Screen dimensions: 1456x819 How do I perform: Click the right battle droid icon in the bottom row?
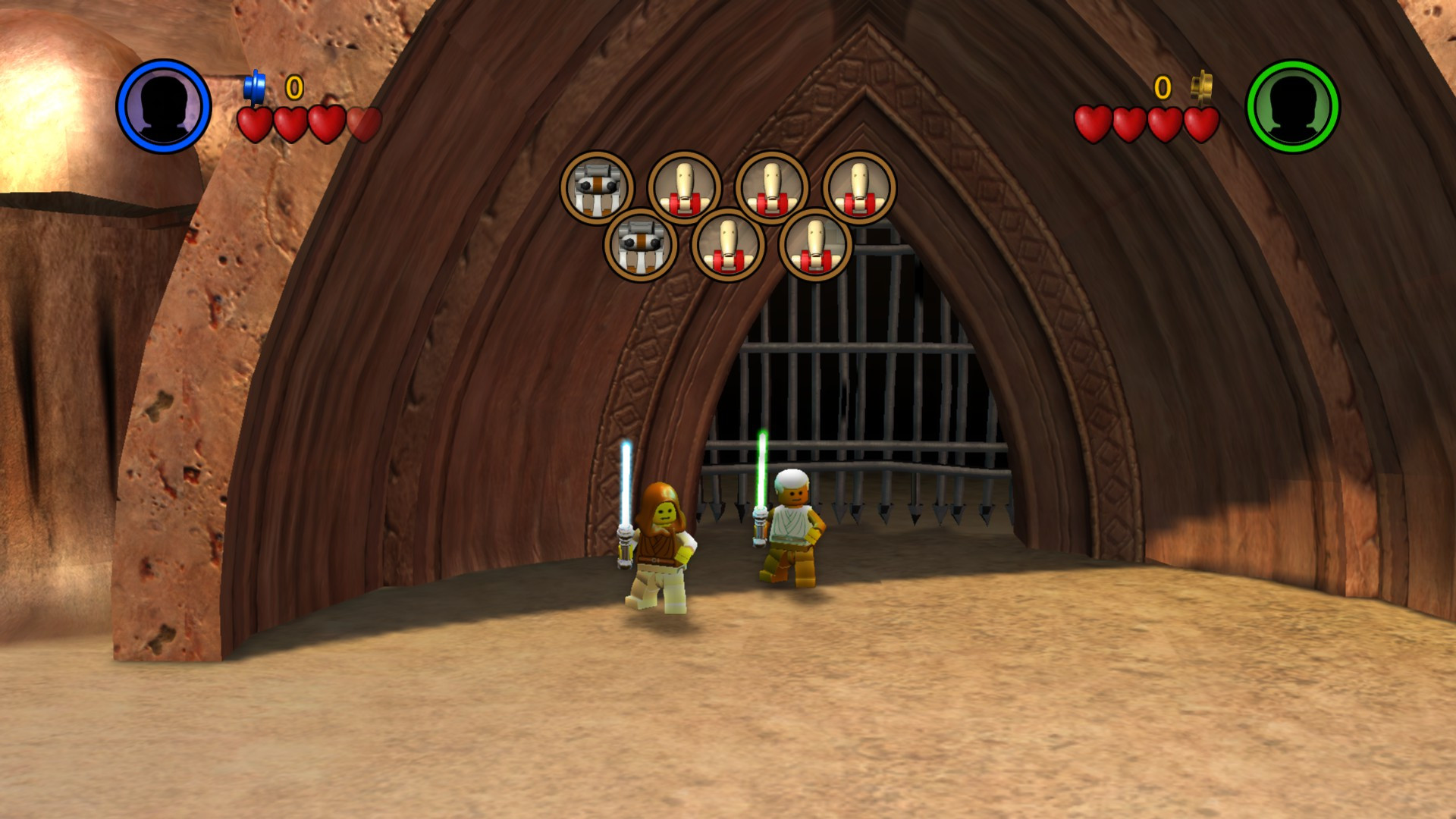[x=814, y=248]
